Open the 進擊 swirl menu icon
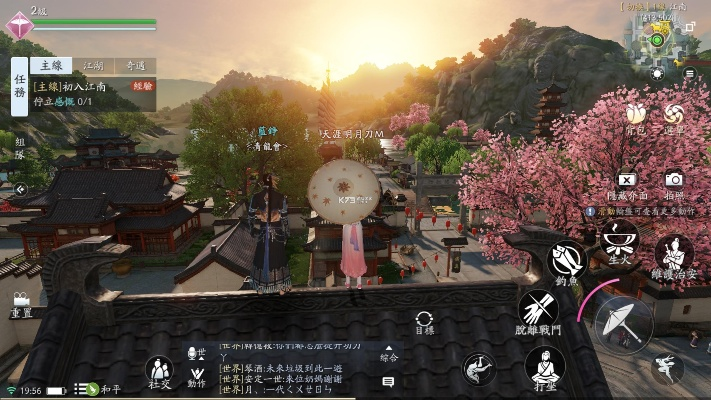Viewport: 711px width, 400px height. click(675, 116)
